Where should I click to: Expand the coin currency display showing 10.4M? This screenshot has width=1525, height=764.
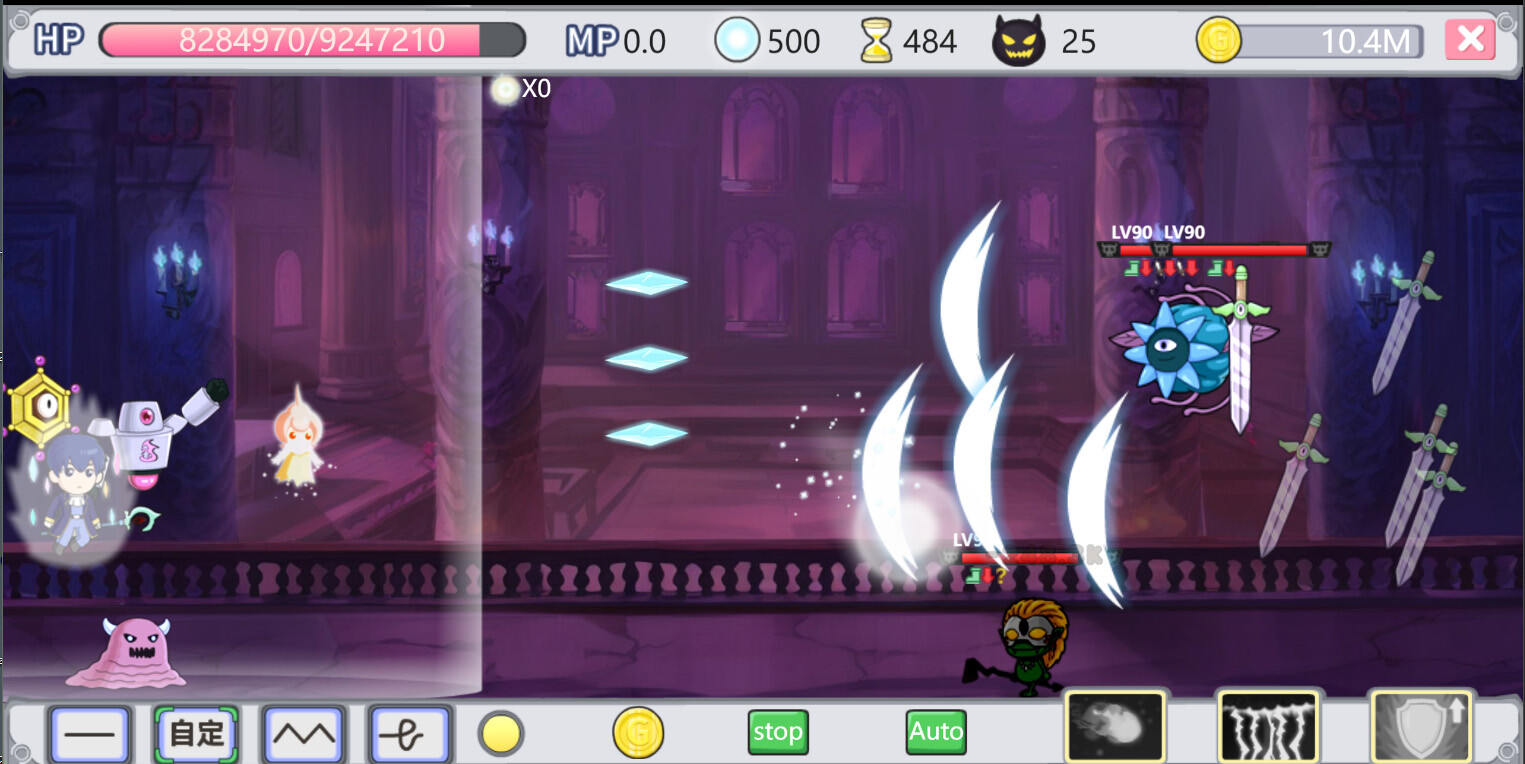click(1310, 41)
